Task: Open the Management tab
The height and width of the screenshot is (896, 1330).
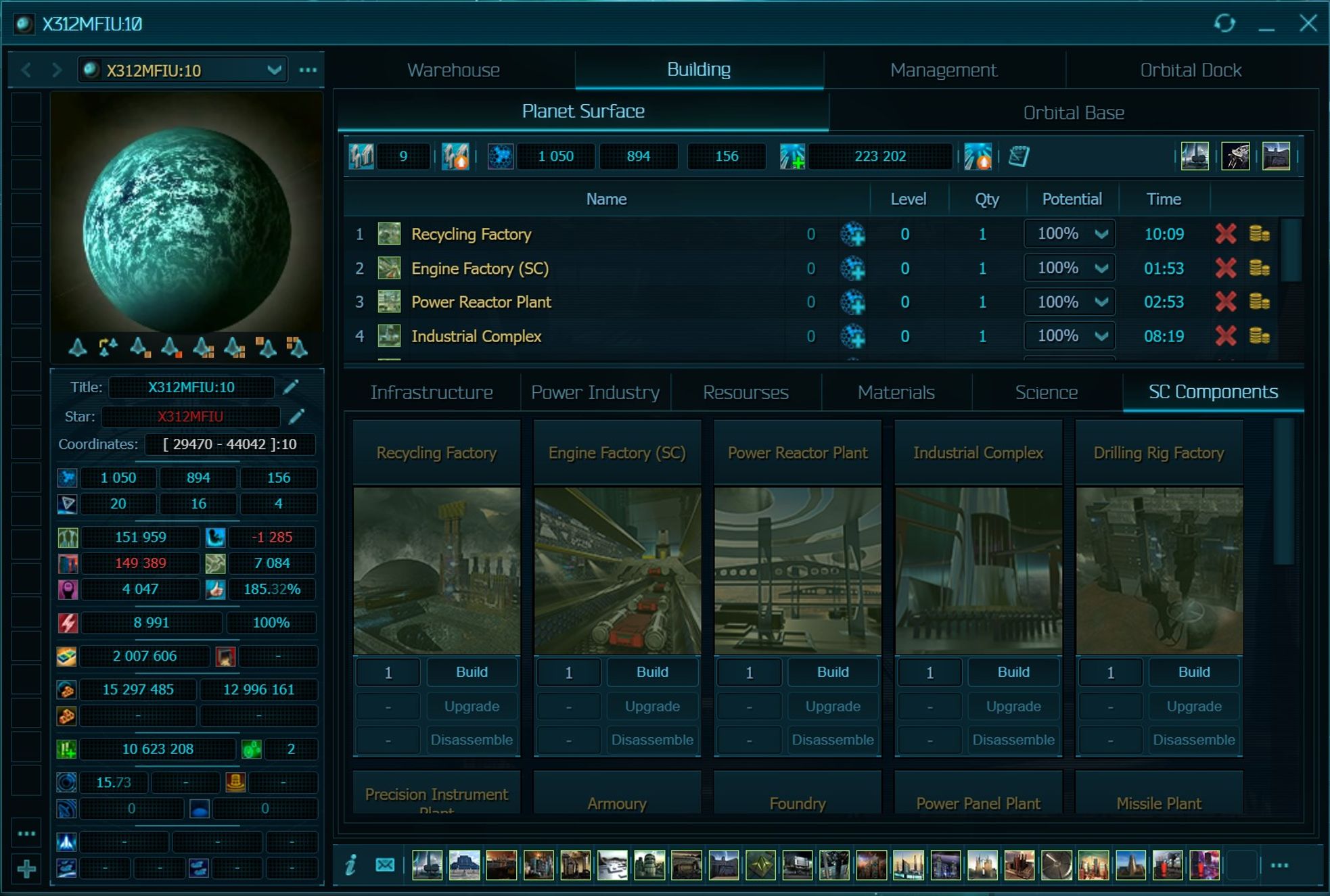Action: coord(943,70)
